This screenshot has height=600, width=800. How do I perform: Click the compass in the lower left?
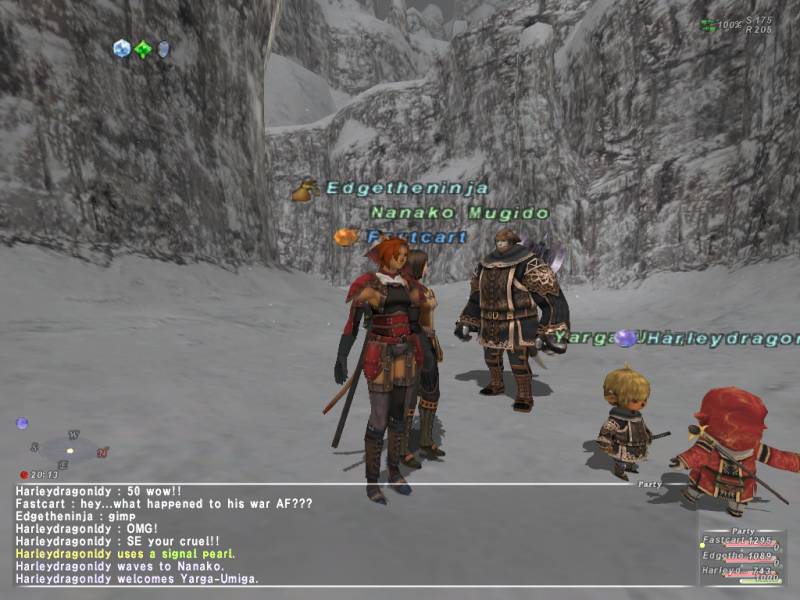pos(70,449)
